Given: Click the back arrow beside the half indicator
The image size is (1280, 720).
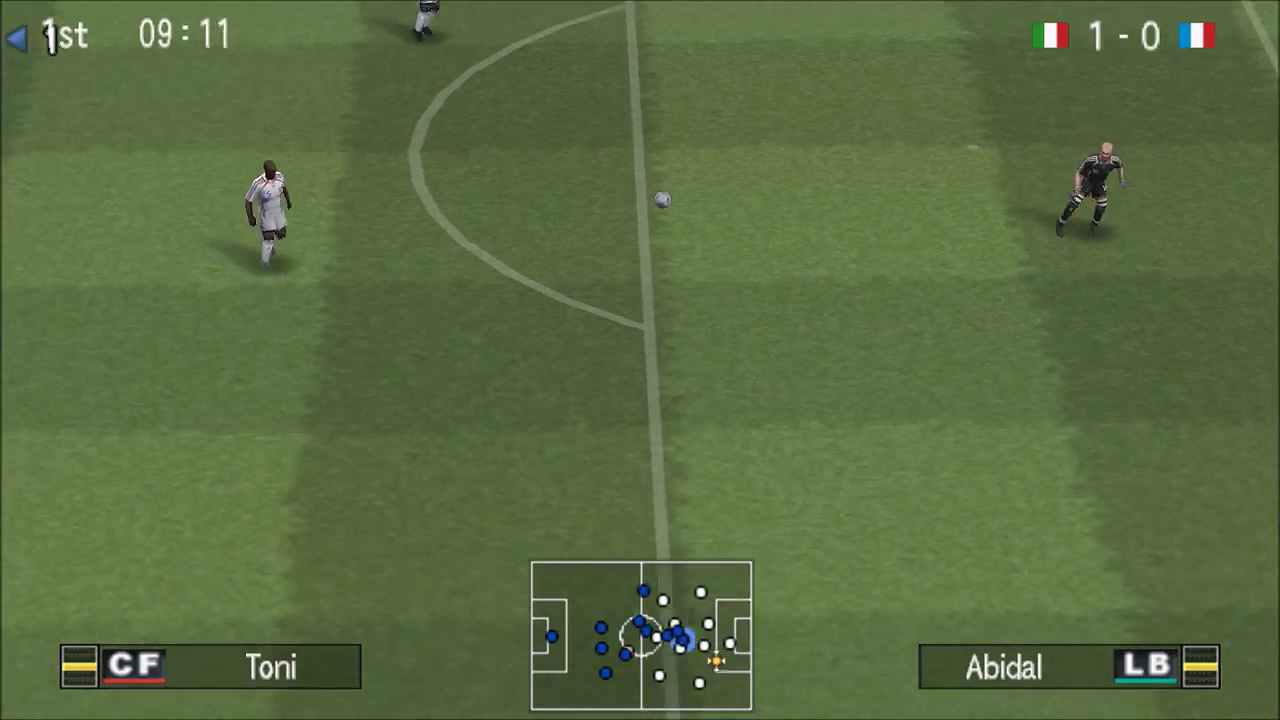Looking at the screenshot, I should [x=18, y=36].
